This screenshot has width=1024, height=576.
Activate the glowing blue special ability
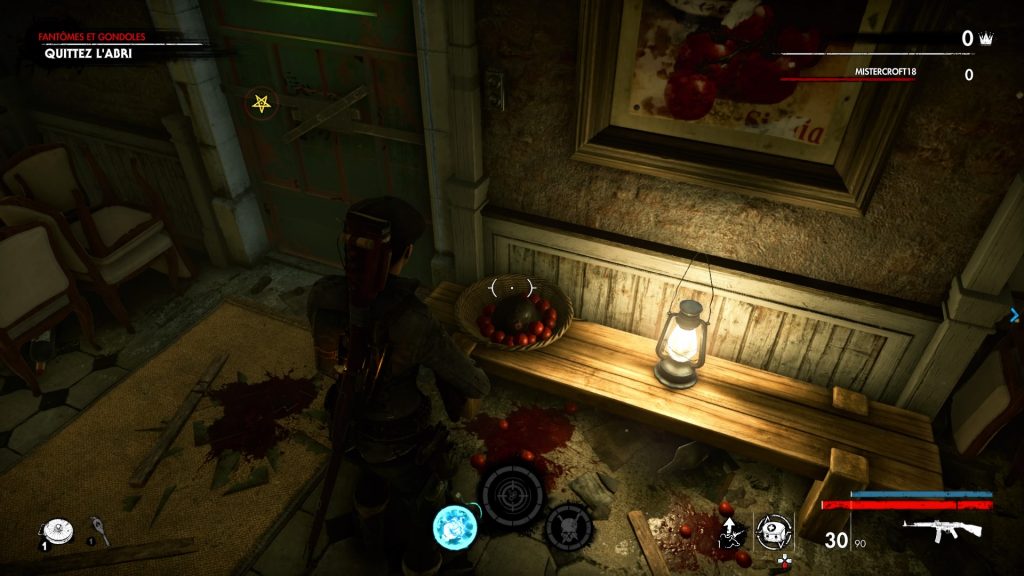(453, 526)
